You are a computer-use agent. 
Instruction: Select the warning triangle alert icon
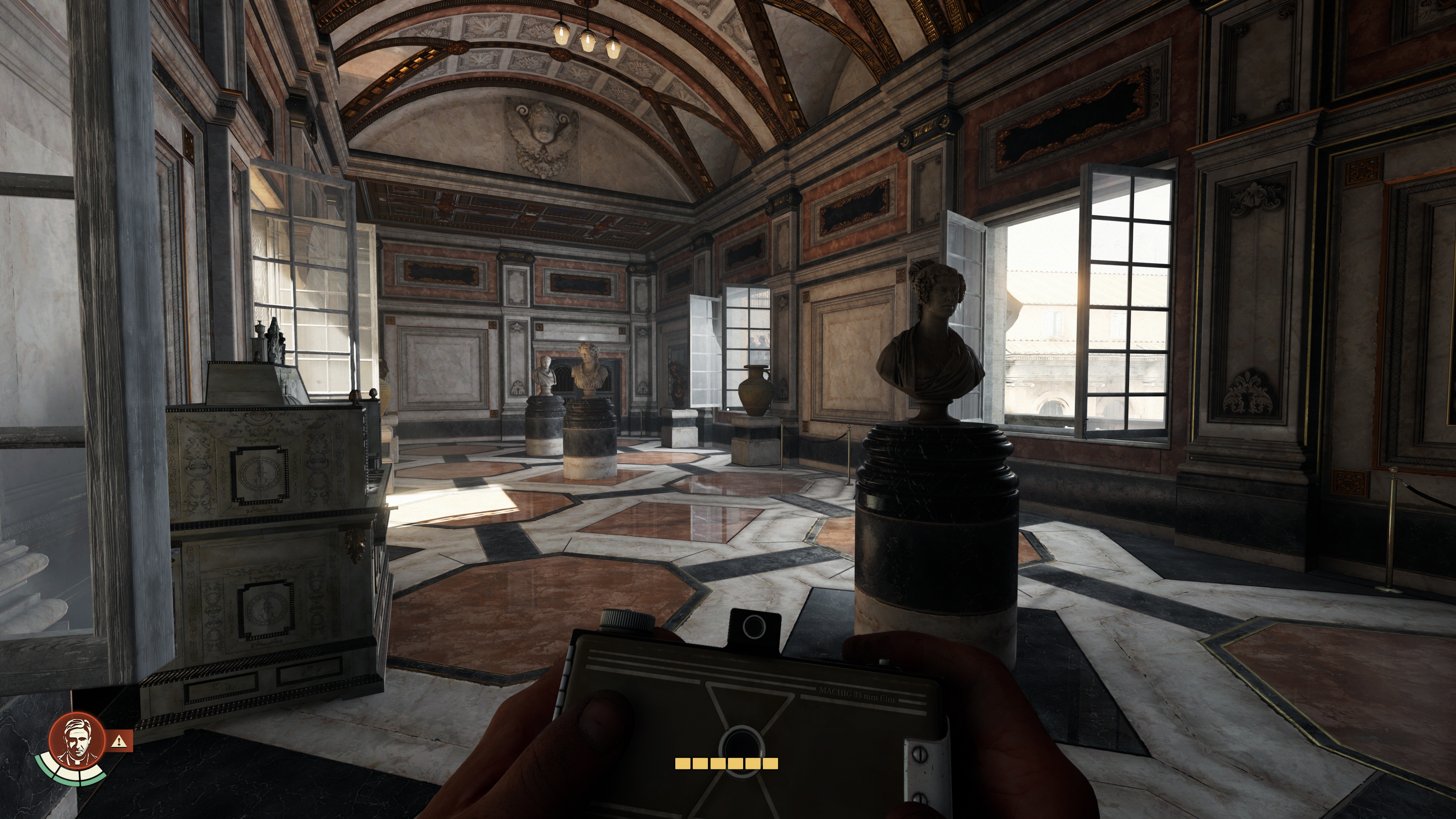point(121,741)
